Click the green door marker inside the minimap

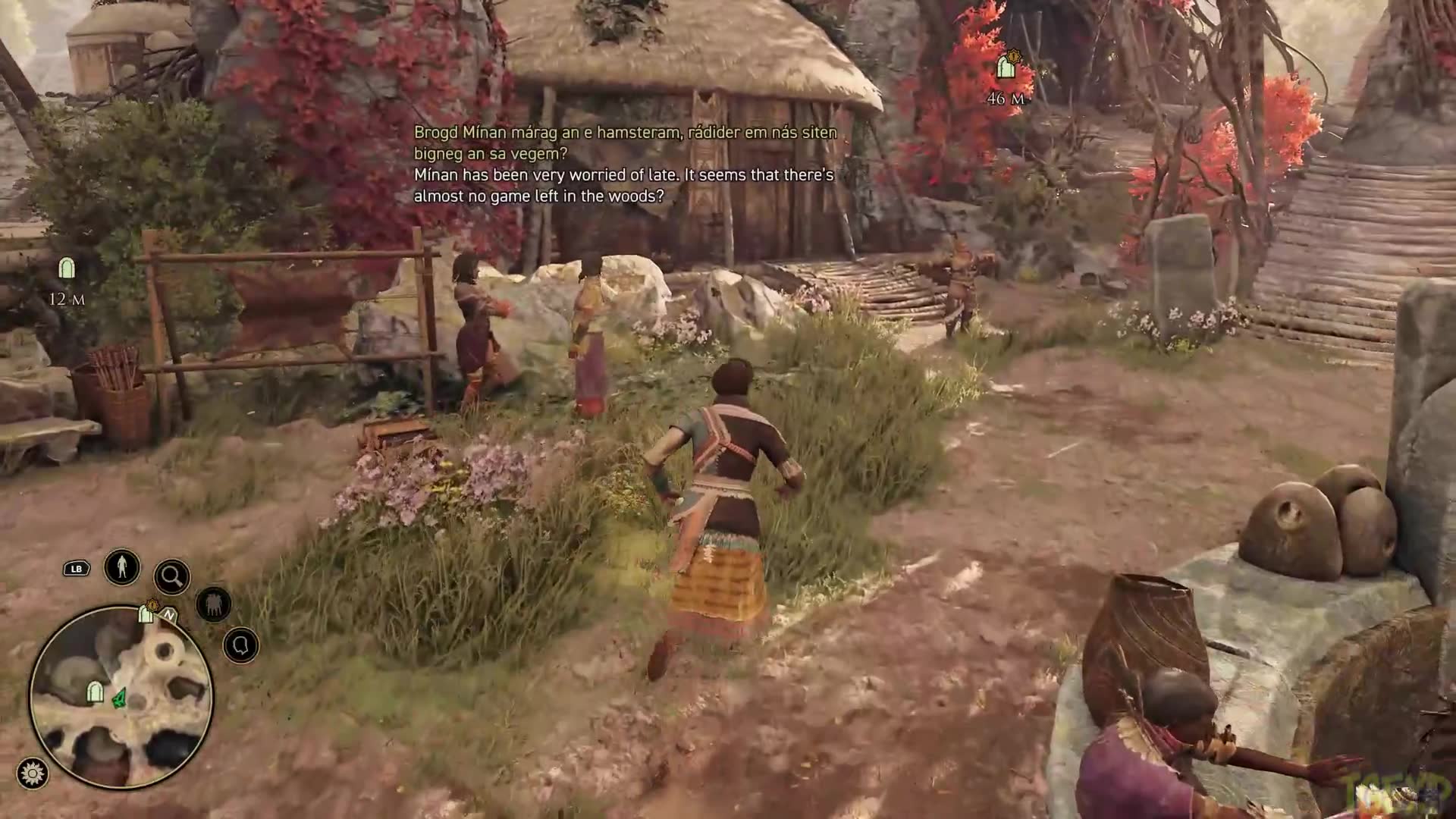coord(94,692)
